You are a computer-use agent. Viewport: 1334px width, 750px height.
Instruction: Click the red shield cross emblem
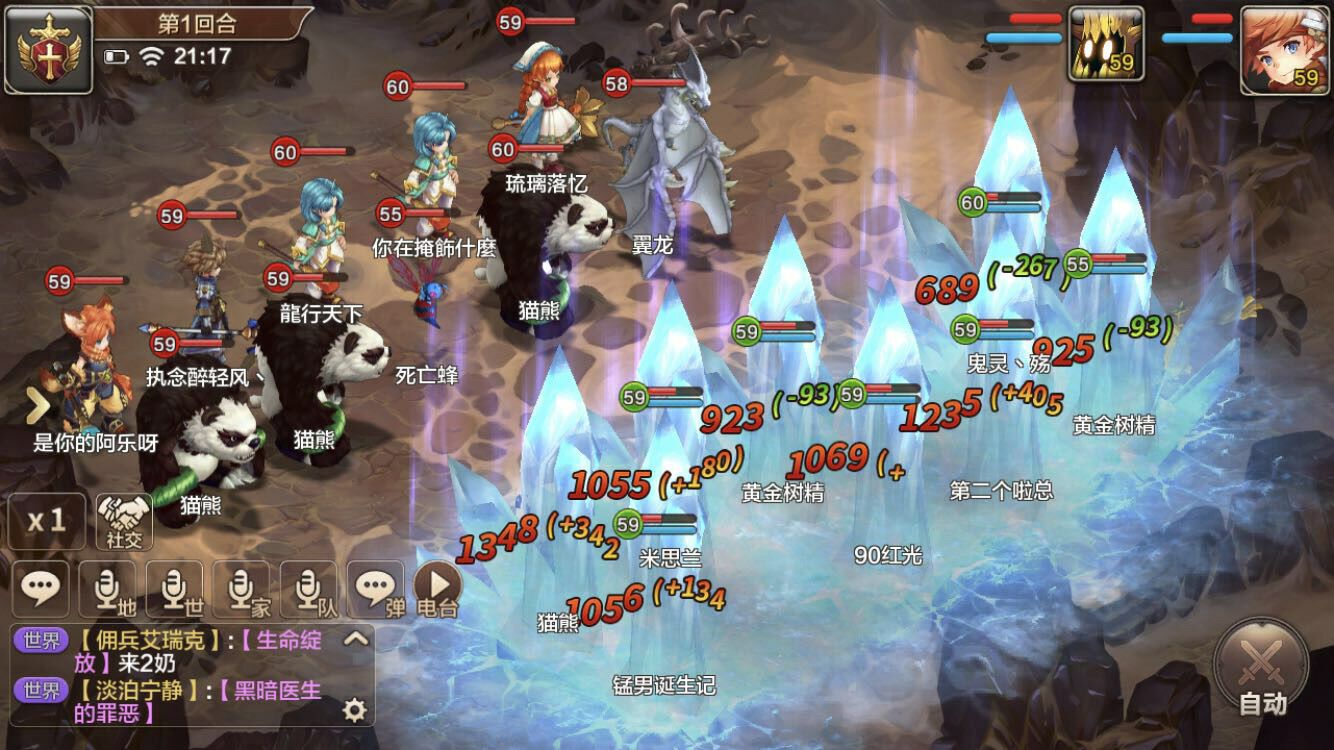coord(48,49)
